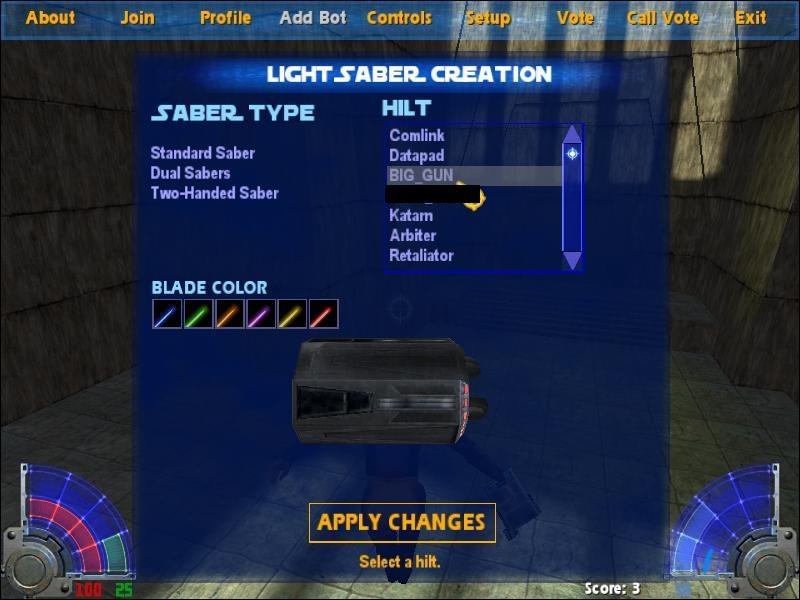This screenshot has height=600, width=800.
Task: Choose the Retaliator hilt
Action: pos(421,255)
